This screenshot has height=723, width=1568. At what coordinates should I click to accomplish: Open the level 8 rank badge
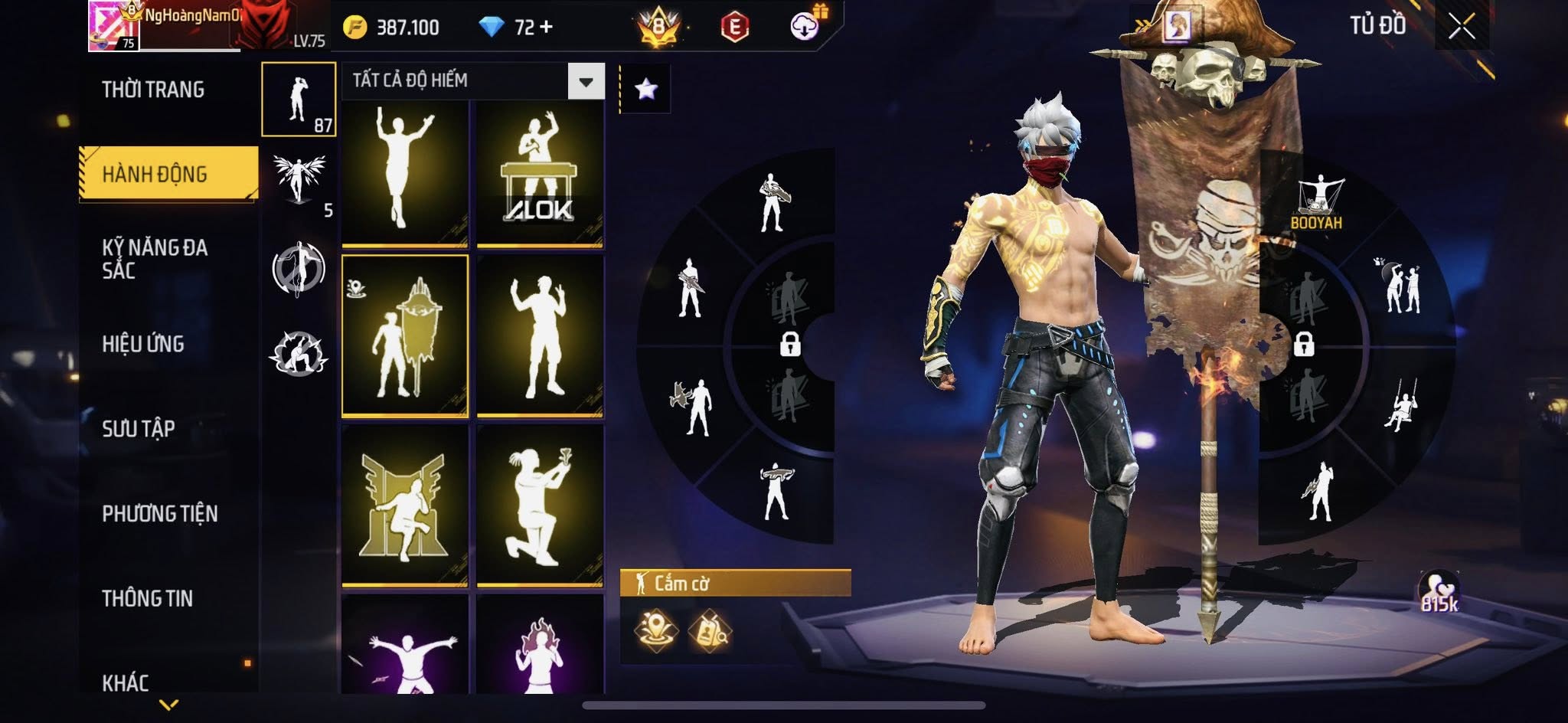click(658, 28)
